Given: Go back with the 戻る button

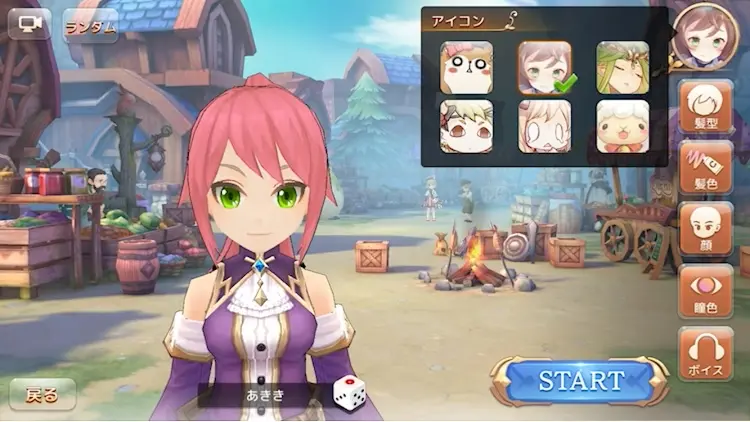Looking at the screenshot, I should click(42, 395).
